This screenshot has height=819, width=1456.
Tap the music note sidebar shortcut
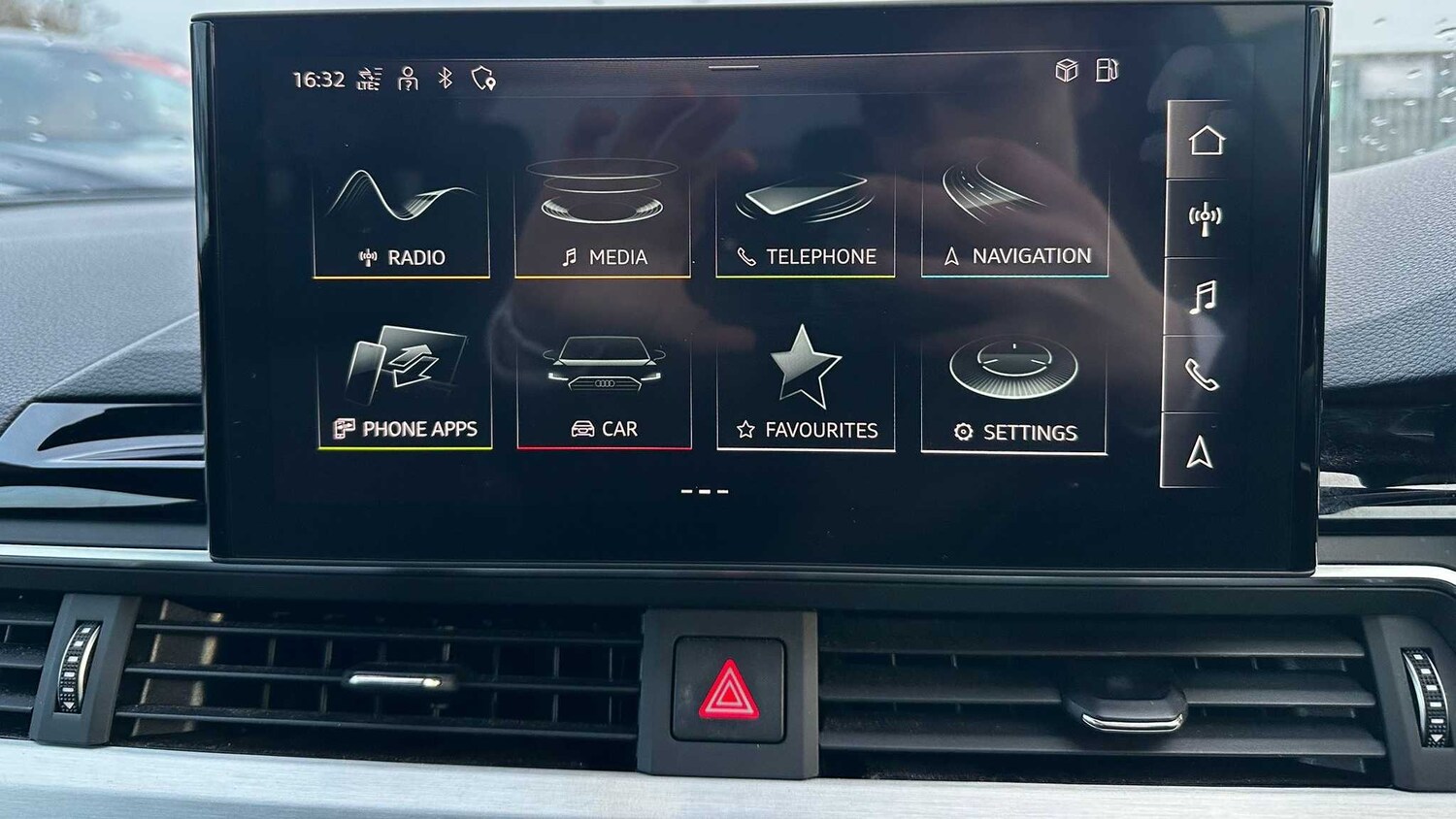tap(1203, 296)
